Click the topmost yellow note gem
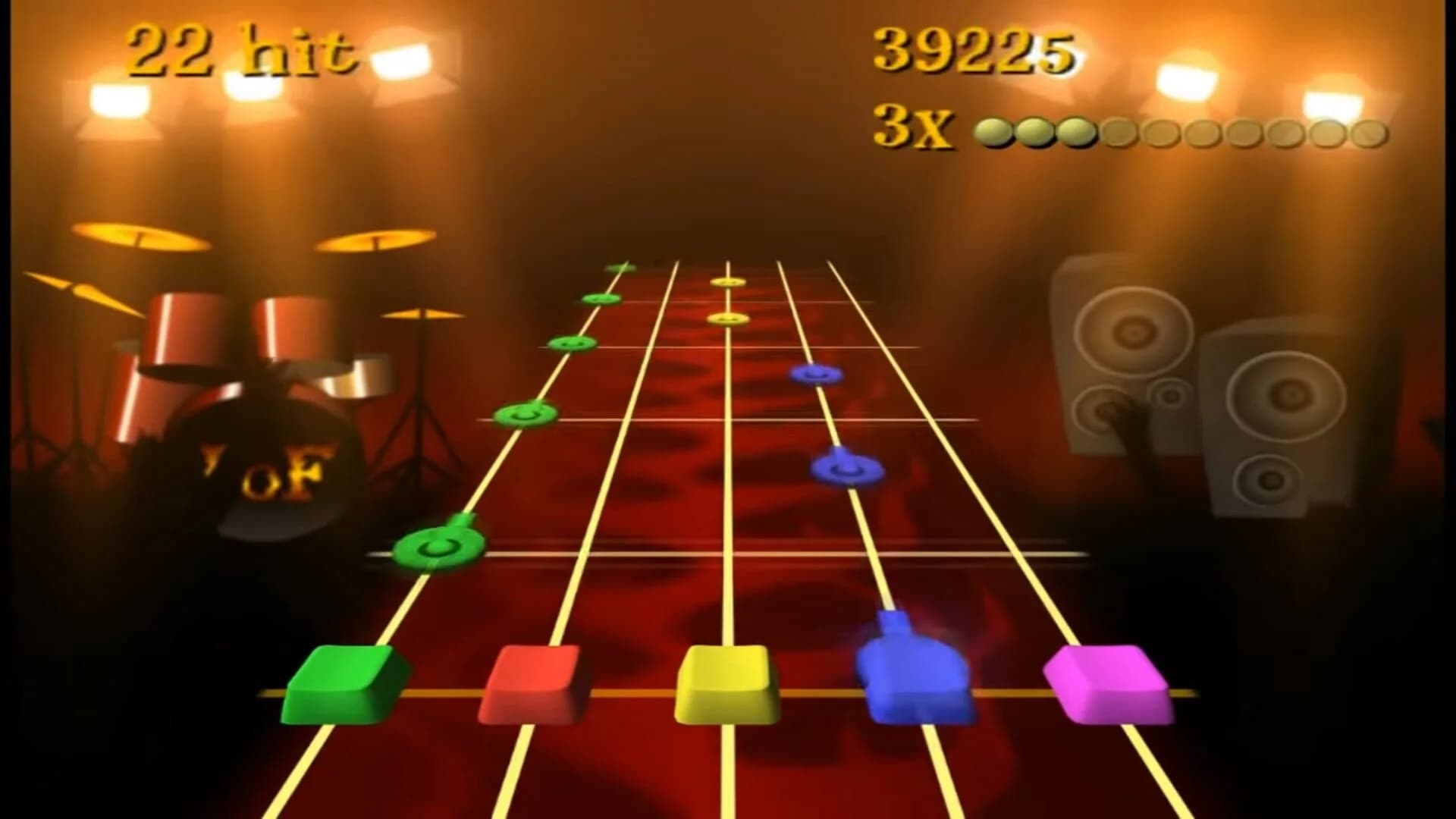The width and height of the screenshot is (1456, 819). tap(726, 282)
